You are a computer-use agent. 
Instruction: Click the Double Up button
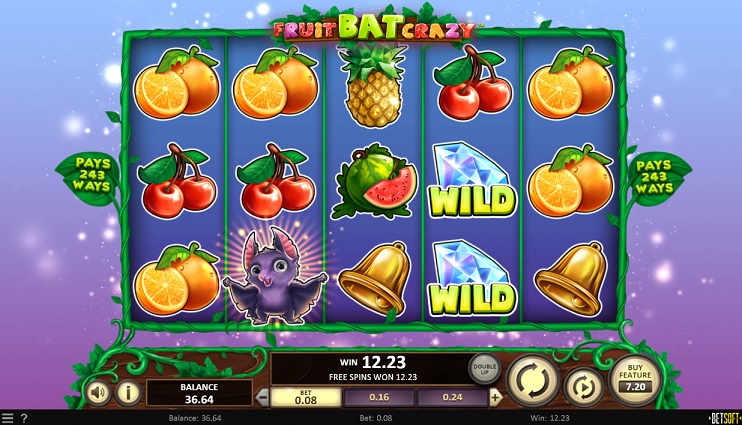pyautogui.click(x=485, y=368)
